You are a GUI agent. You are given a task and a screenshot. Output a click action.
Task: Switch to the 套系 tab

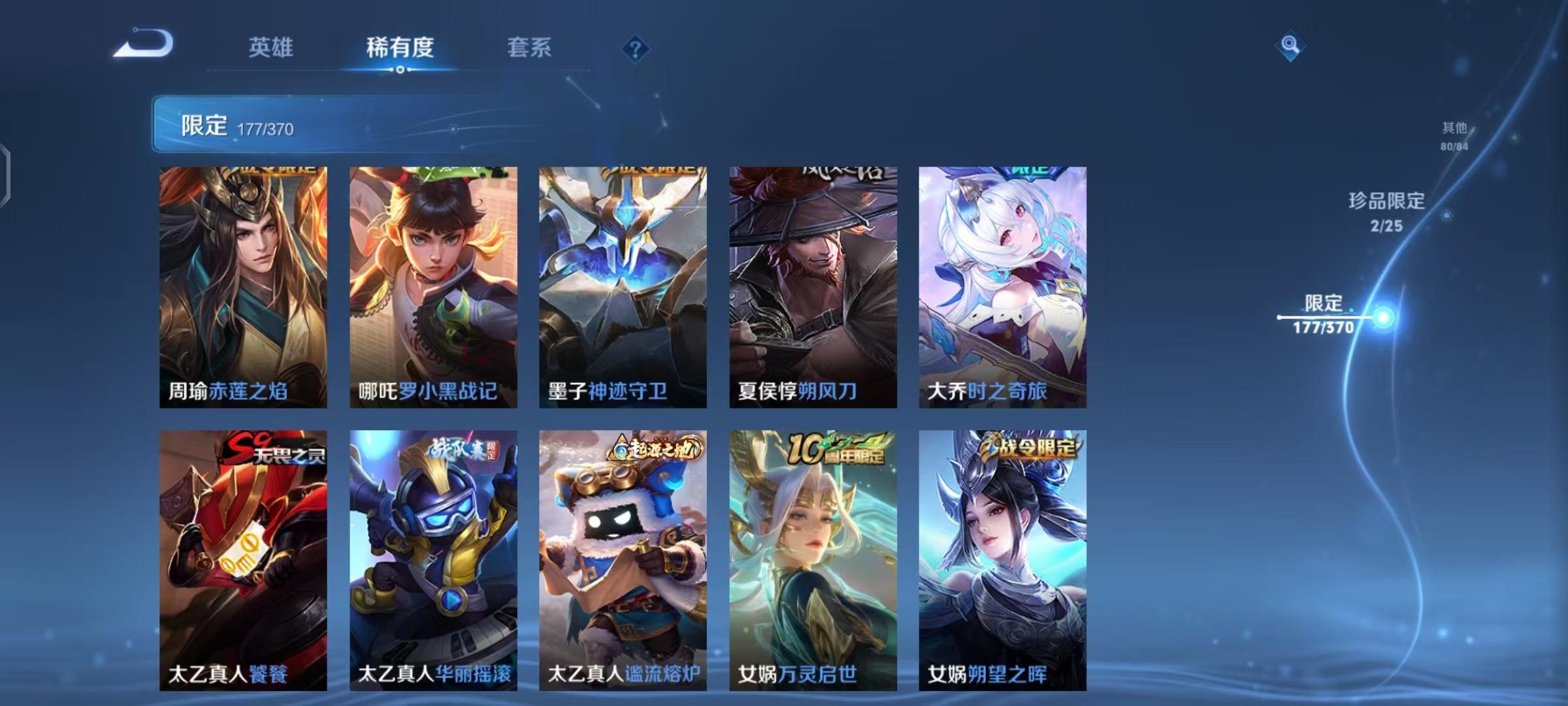pos(529,48)
